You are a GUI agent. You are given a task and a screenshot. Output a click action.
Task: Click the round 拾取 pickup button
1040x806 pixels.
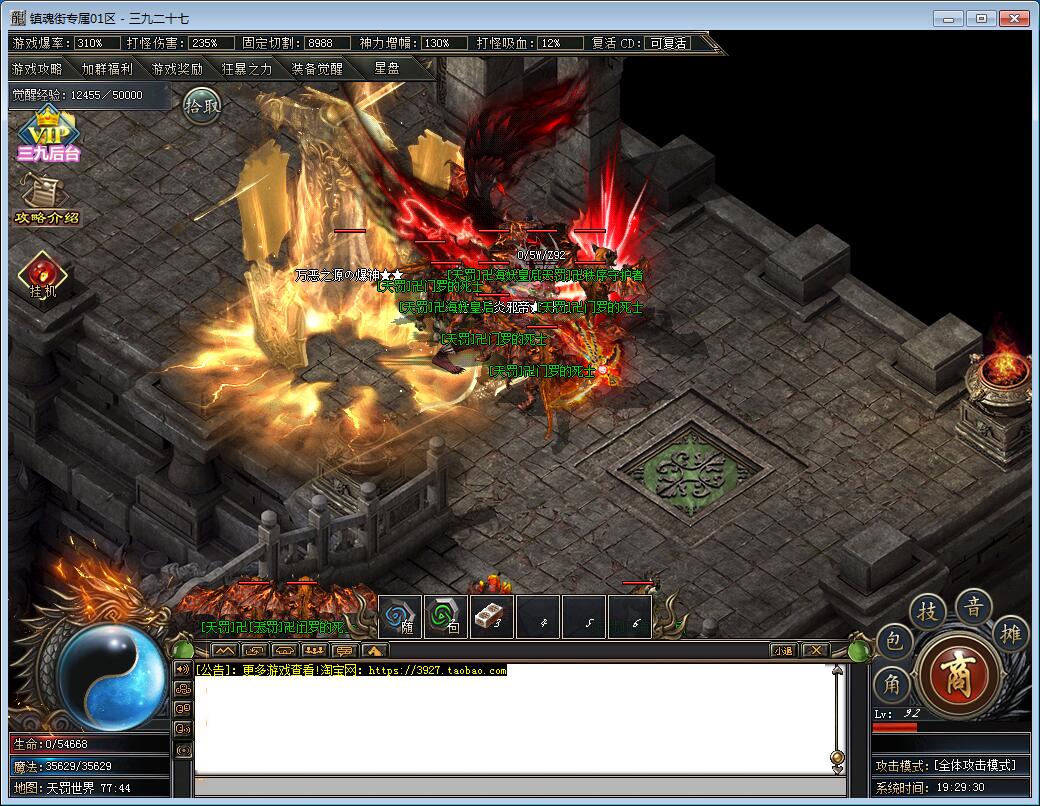pos(201,107)
